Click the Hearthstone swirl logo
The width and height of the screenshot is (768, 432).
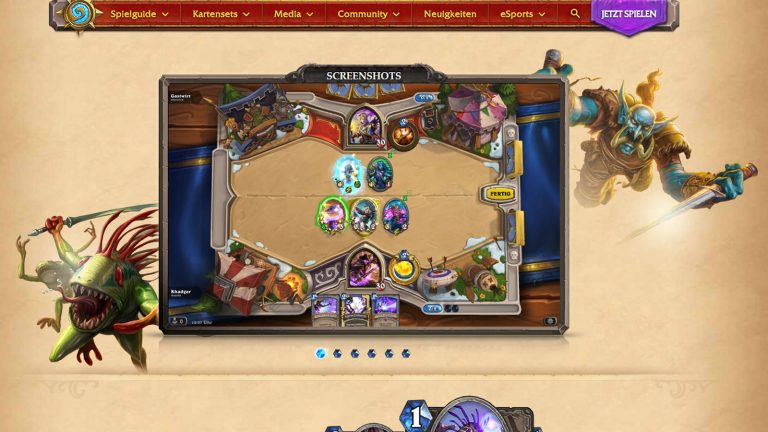(x=78, y=13)
